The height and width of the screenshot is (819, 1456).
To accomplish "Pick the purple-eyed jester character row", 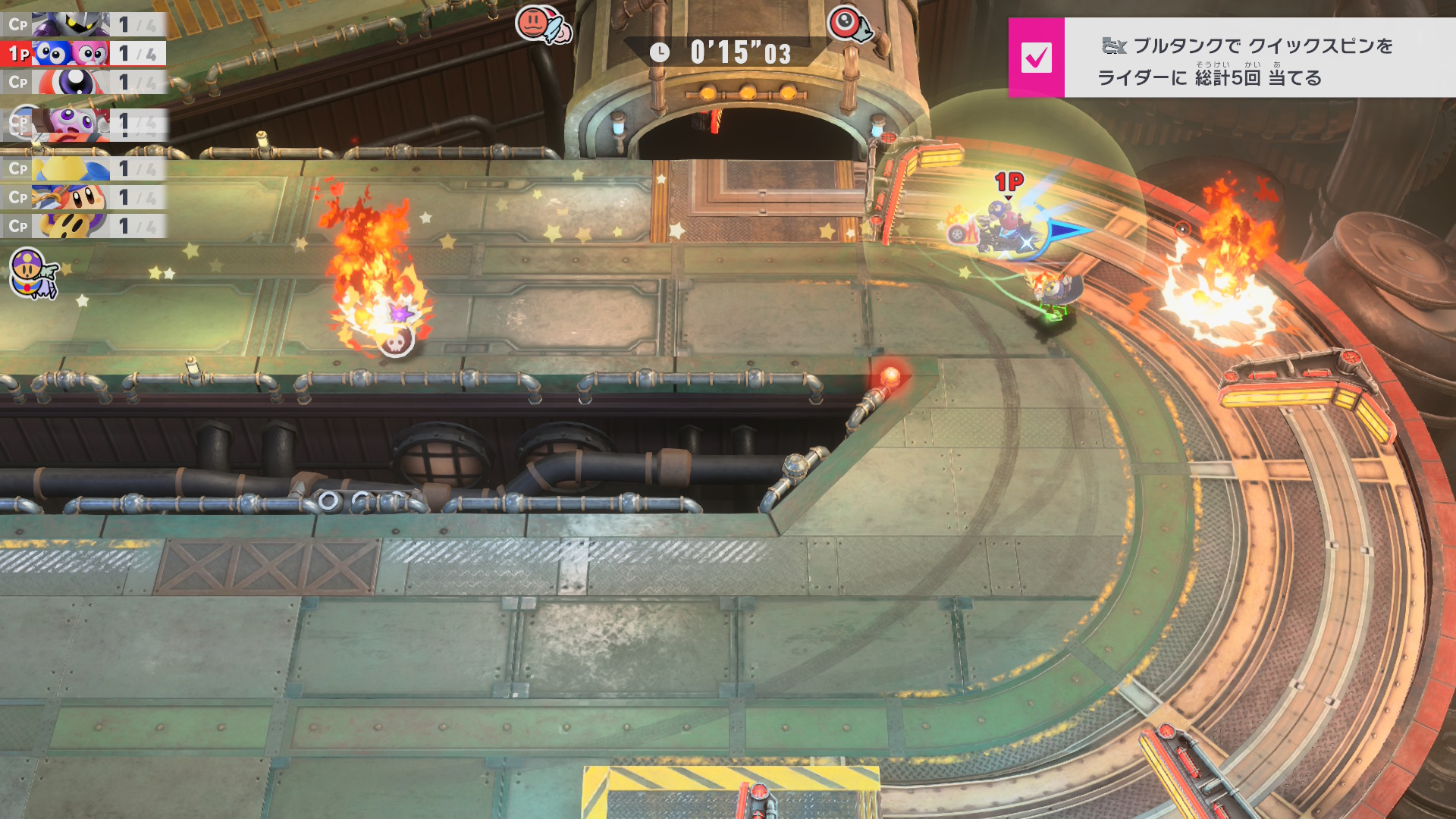I will click(83, 121).
